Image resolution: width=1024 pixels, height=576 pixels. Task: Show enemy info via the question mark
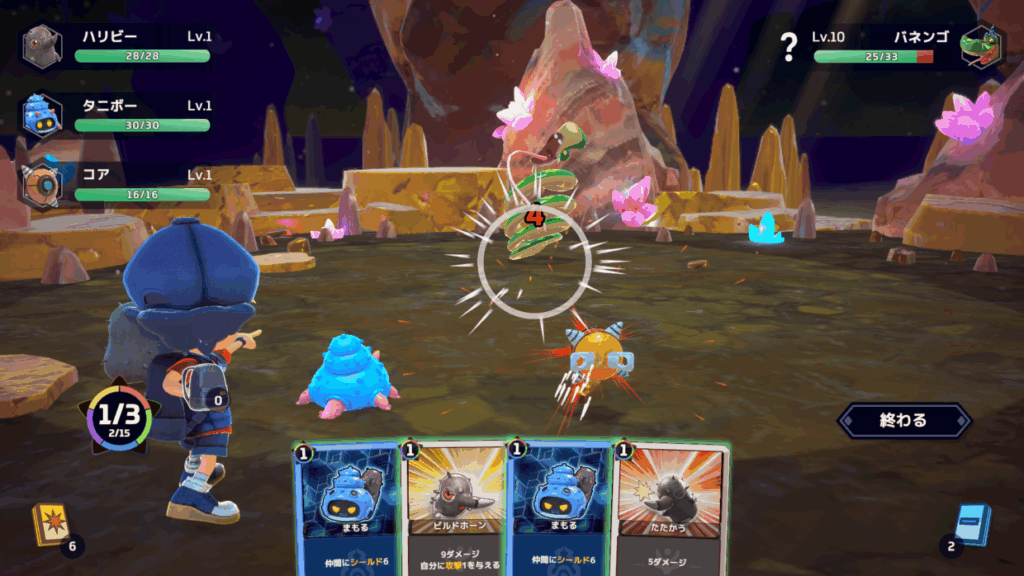(789, 46)
